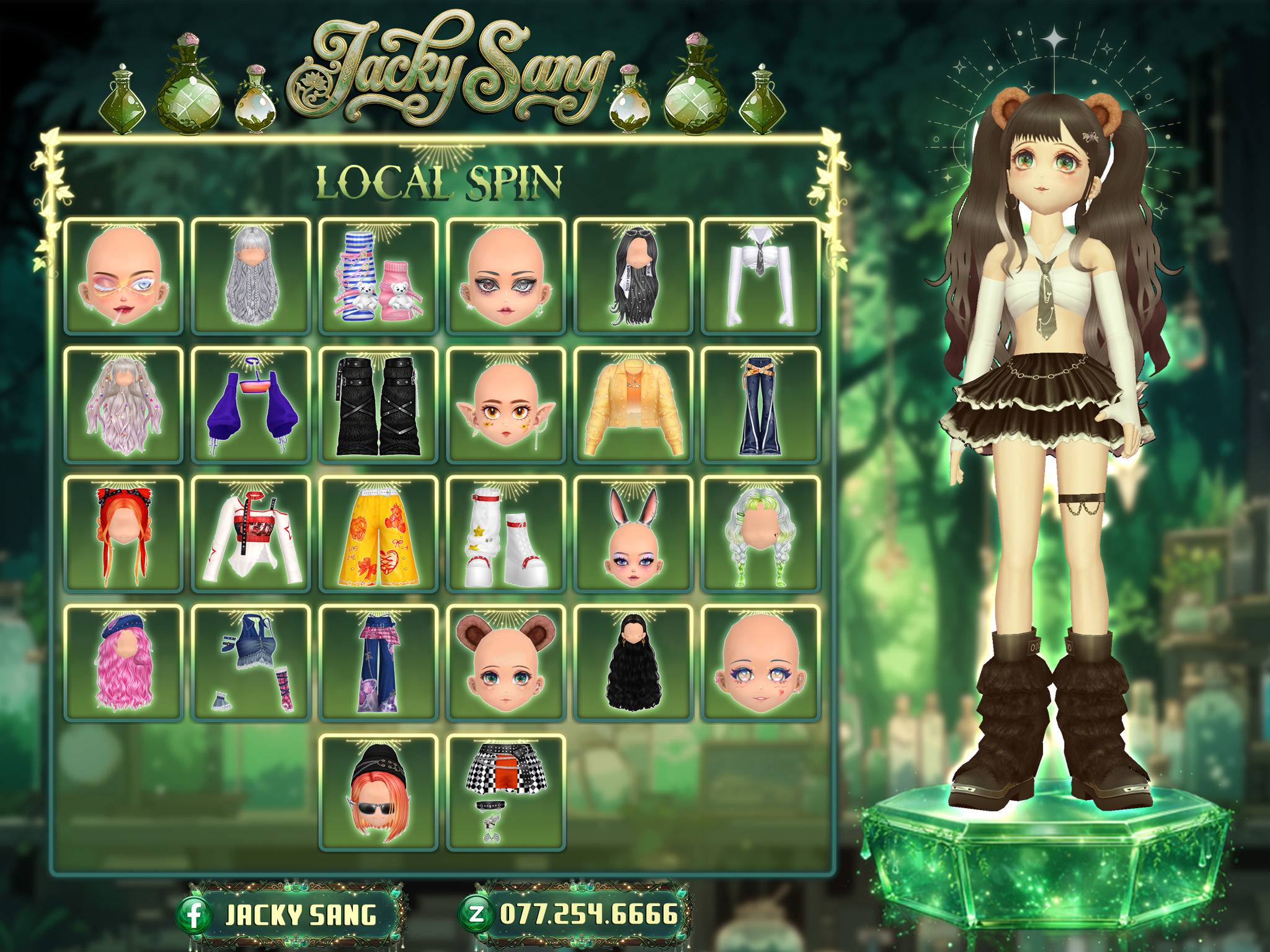Choose the yellow printed shorts
Screen dimensions: 1270x952
click(378, 534)
